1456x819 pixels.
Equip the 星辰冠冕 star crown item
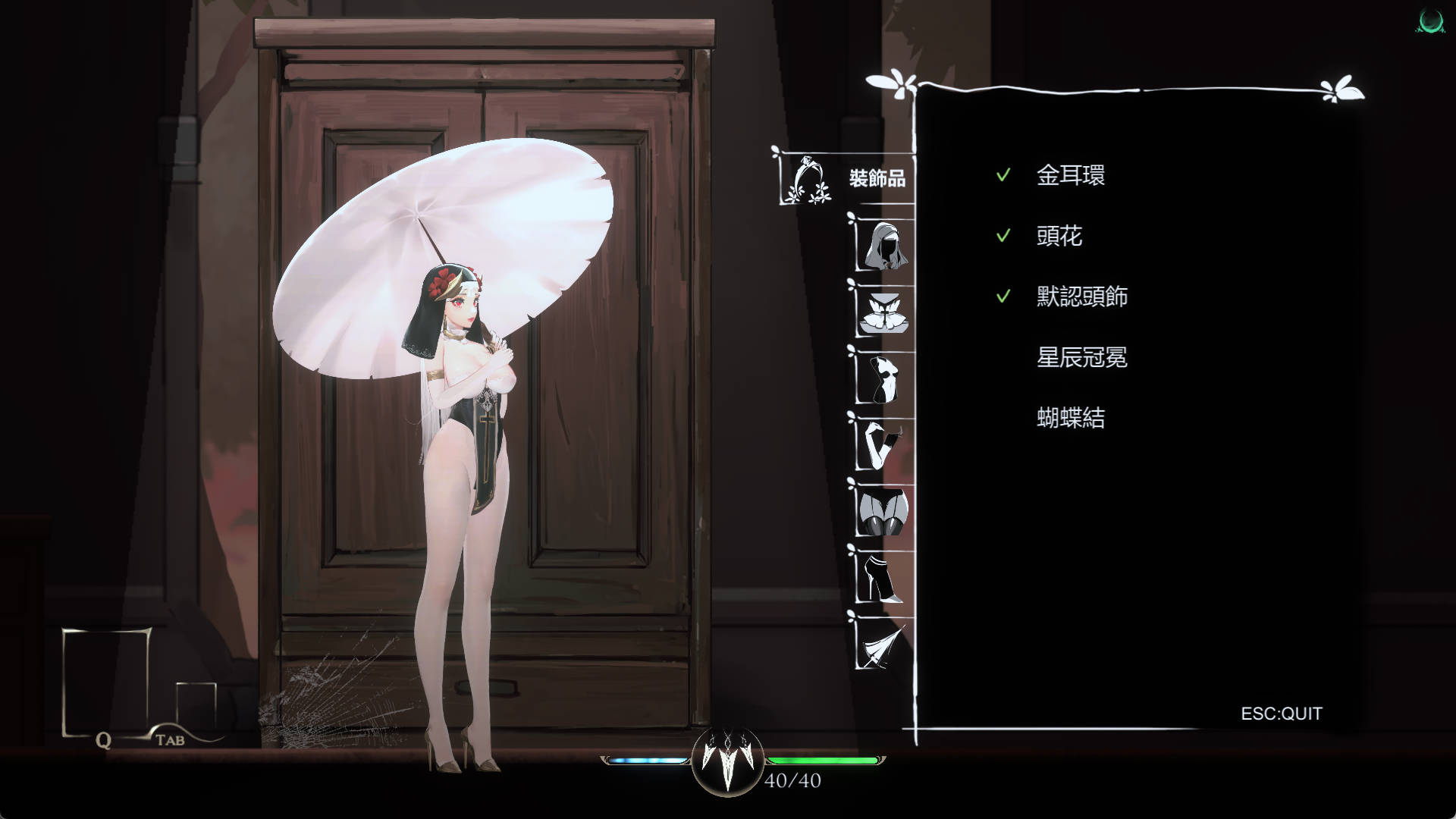1083,358
